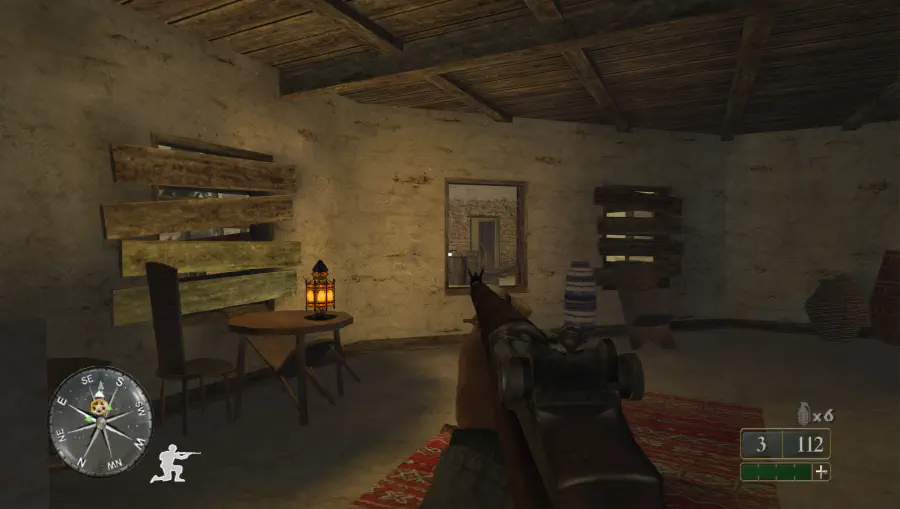
Task: Click the grenade icon
Action: click(x=801, y=413)
